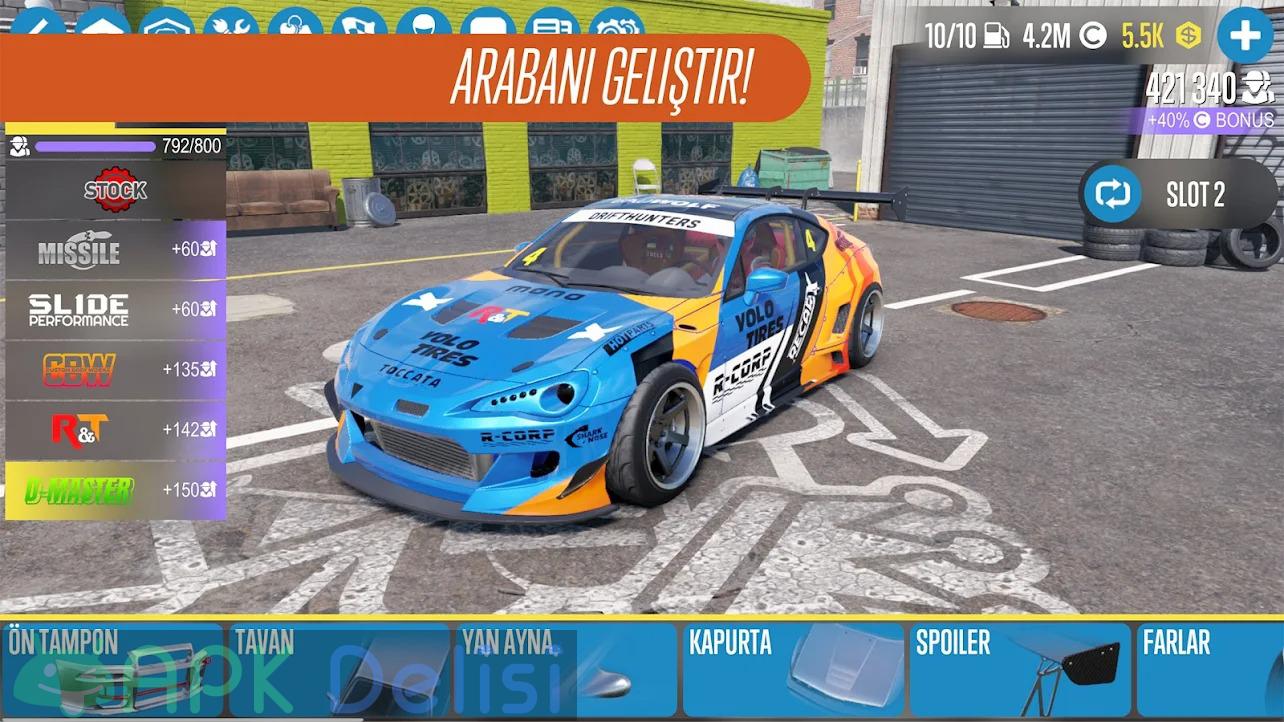The height and width of the screenshot is (722, 1284).
Task: Open the Tavan roof category
Action: [340, 670]
